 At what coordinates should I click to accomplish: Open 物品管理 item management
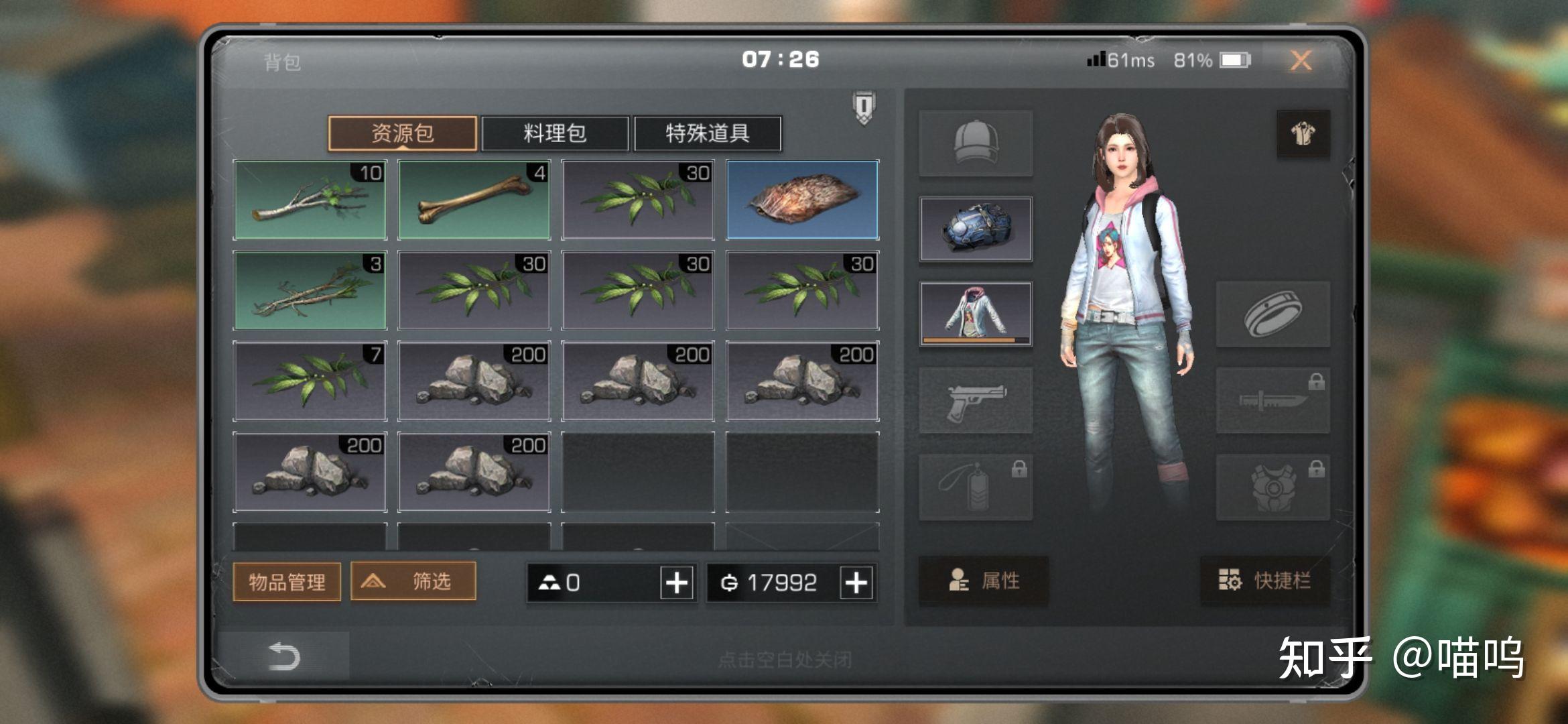[x=287, y=581]
